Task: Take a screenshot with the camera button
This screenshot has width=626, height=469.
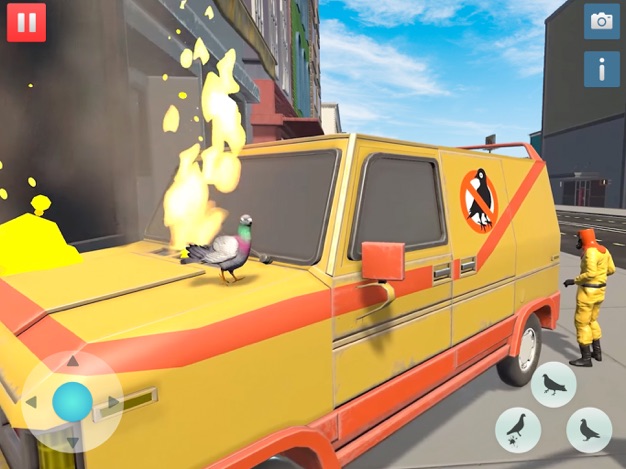Action: pos(601,21)
